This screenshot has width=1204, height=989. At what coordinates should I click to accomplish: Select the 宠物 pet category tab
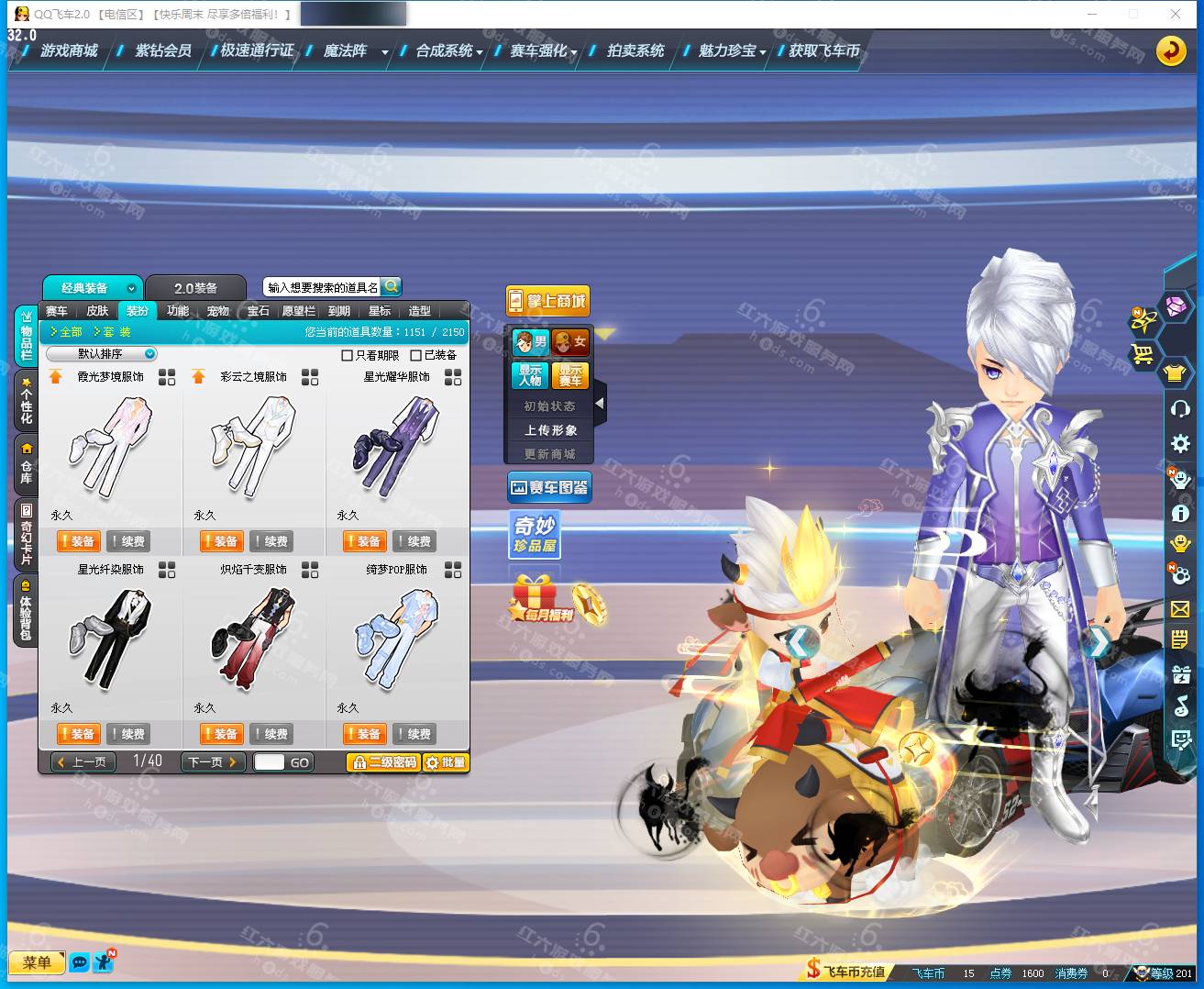[x=218, y=311]
